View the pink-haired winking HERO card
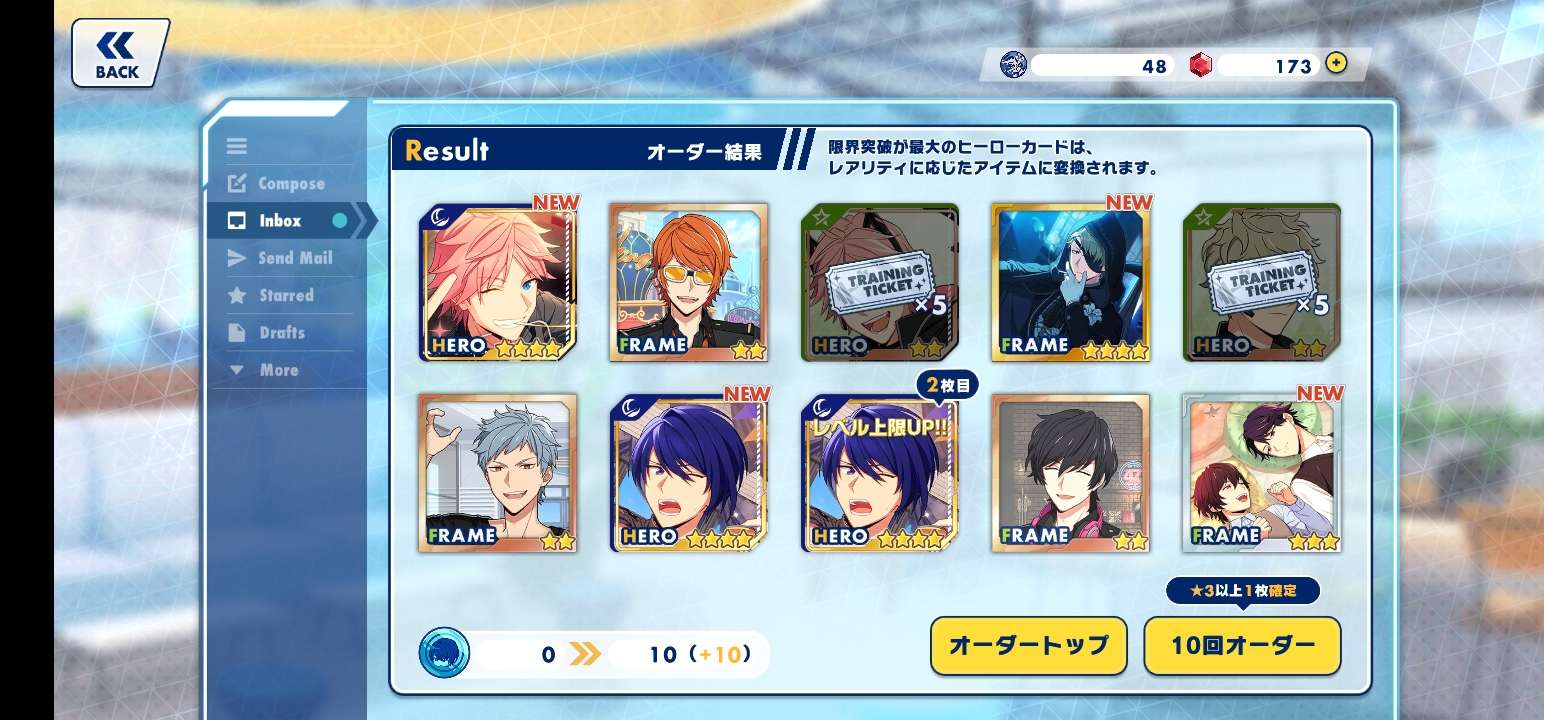 [x=498, y=282]
